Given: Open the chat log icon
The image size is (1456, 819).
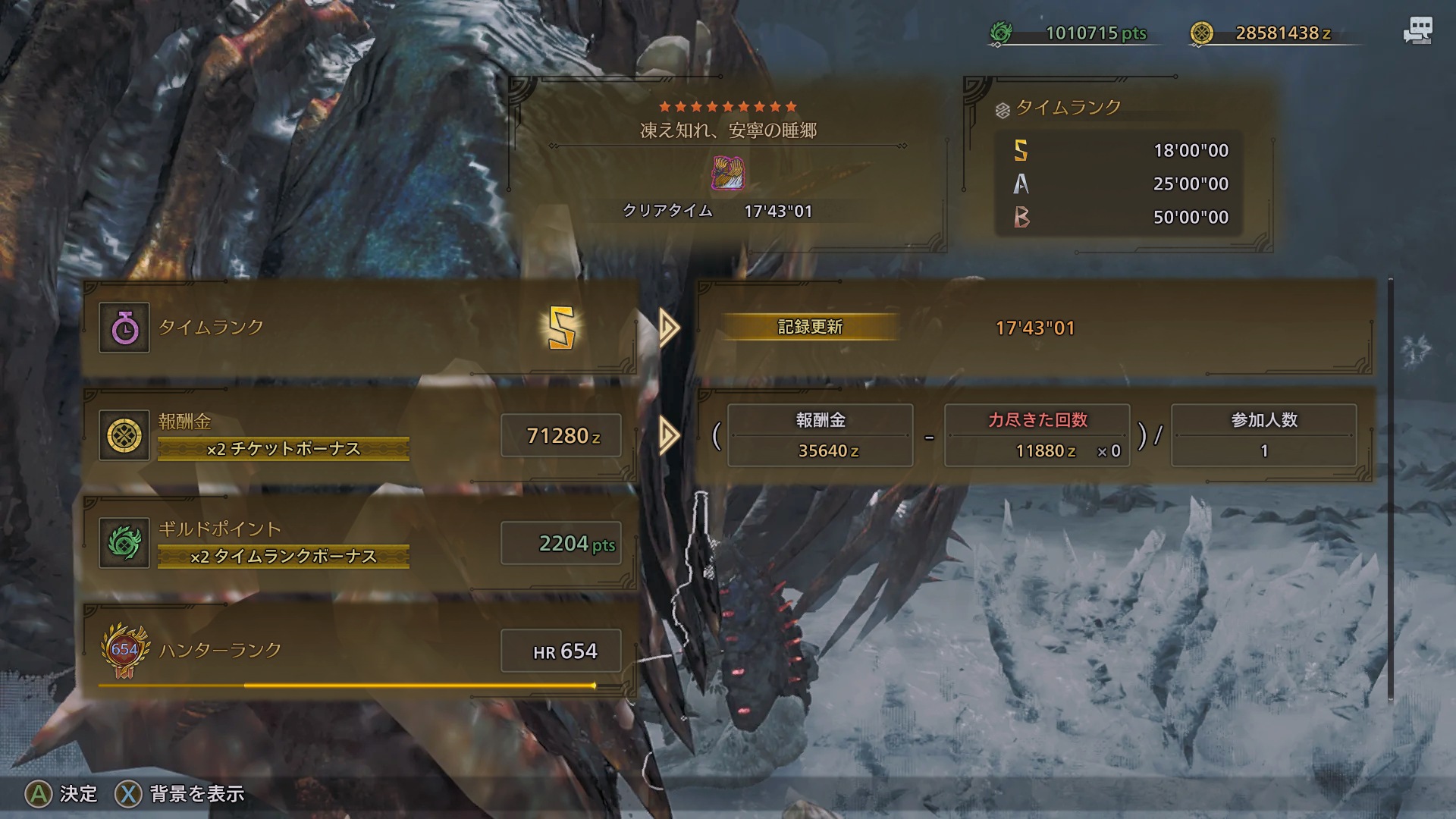Looking at the screenshot, I should tap(1417, 32).
